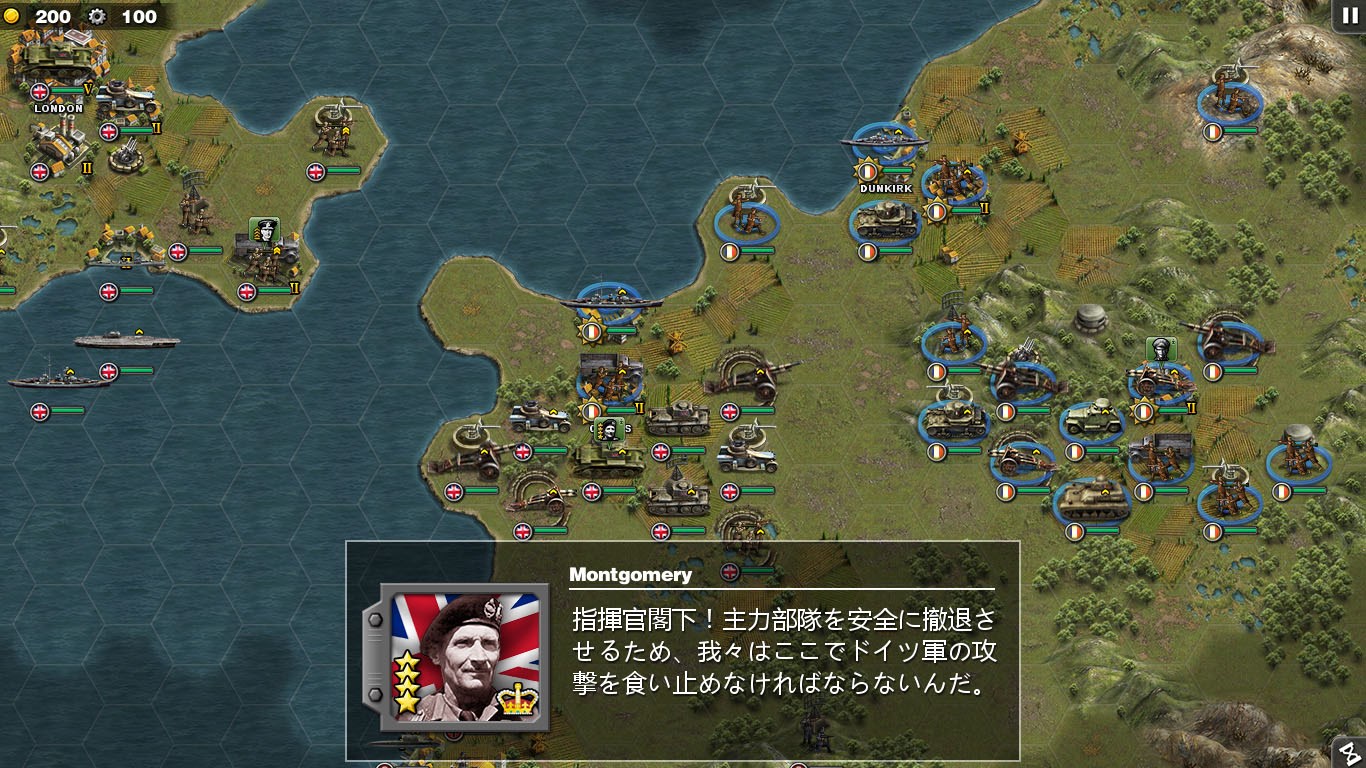The height and width of the screenshot is (768, 1366).
Task: Select the battleship off the Calais coast
Action: (x=610, y=300)
